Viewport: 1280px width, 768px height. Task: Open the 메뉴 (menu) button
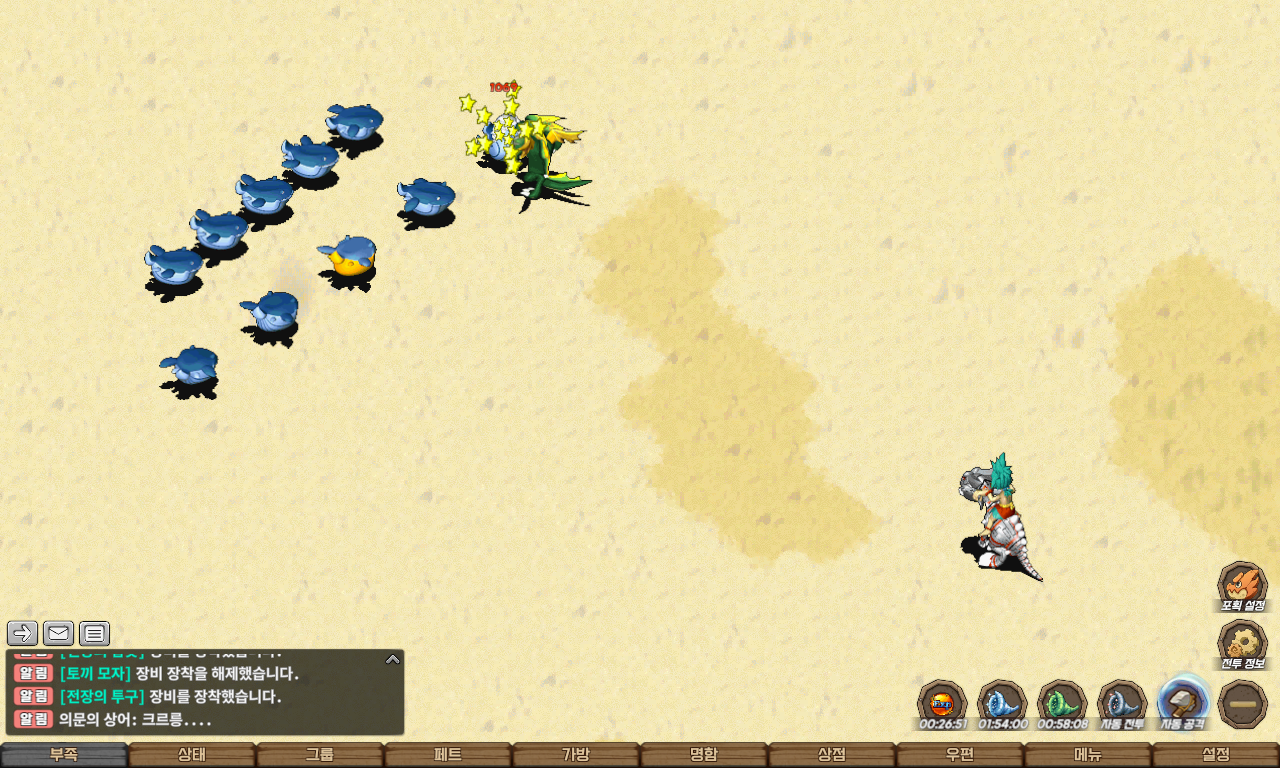[x=1088, y=755]
